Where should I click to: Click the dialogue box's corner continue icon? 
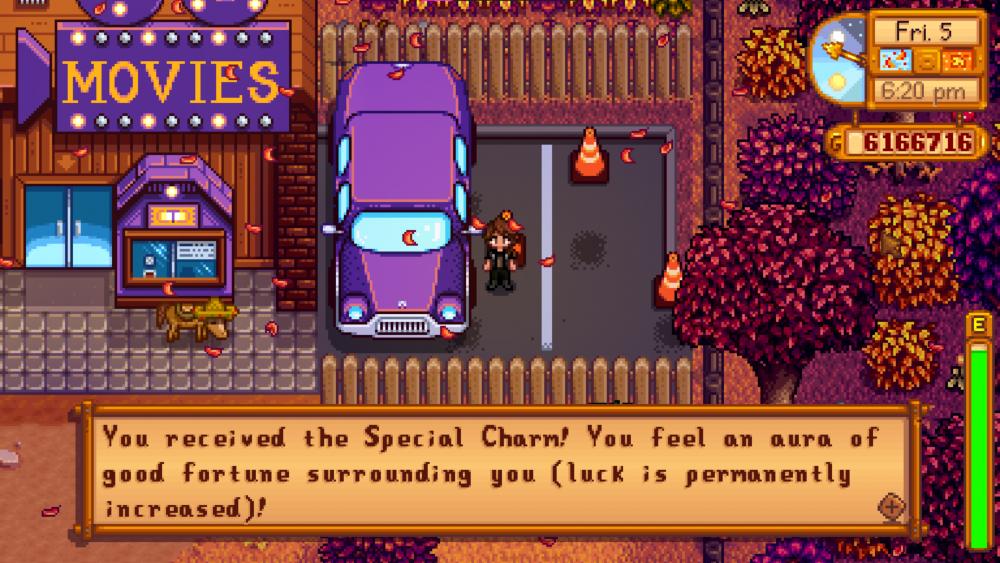coord(891,507)
